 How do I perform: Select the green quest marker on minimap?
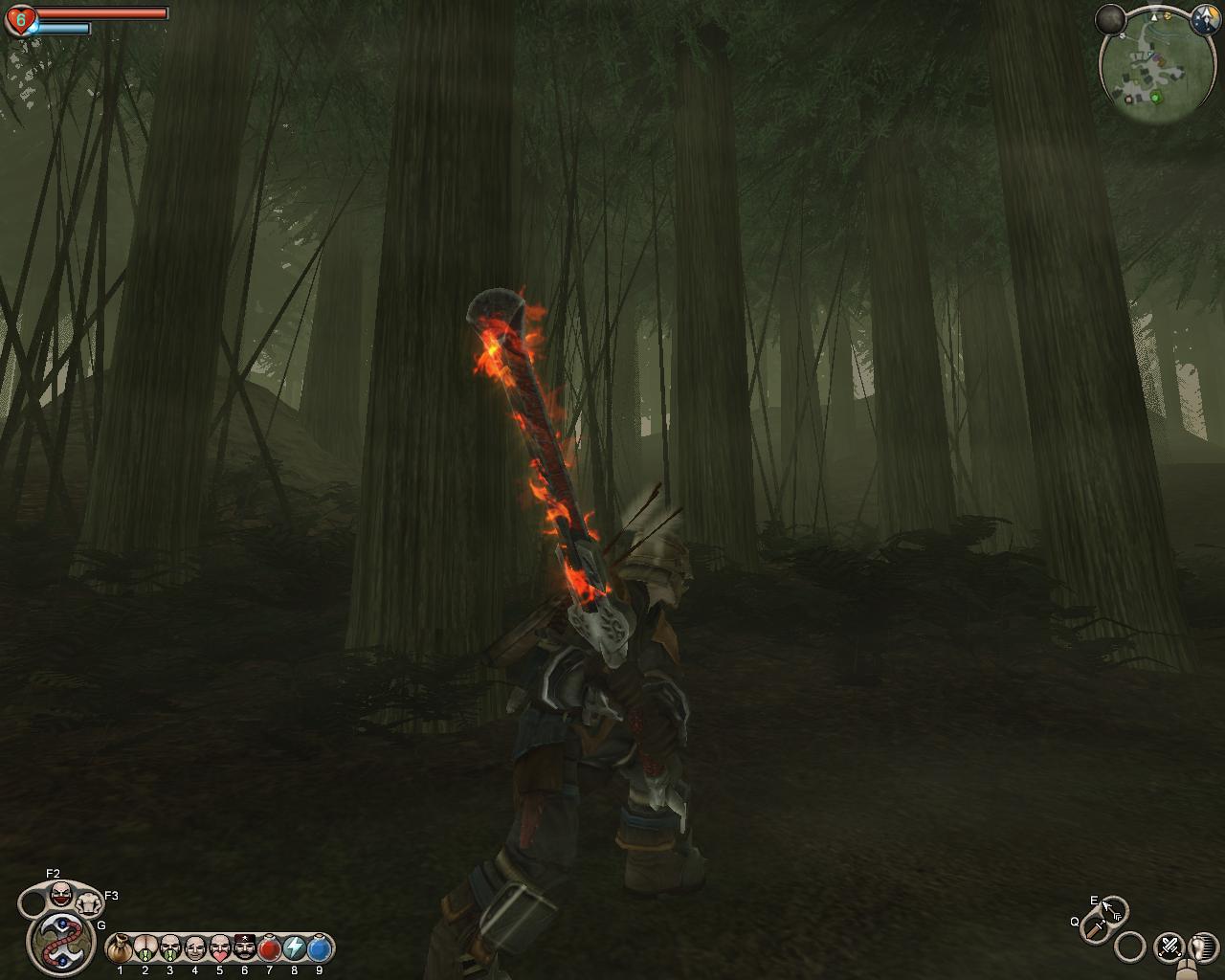[x=1155, y=97]
